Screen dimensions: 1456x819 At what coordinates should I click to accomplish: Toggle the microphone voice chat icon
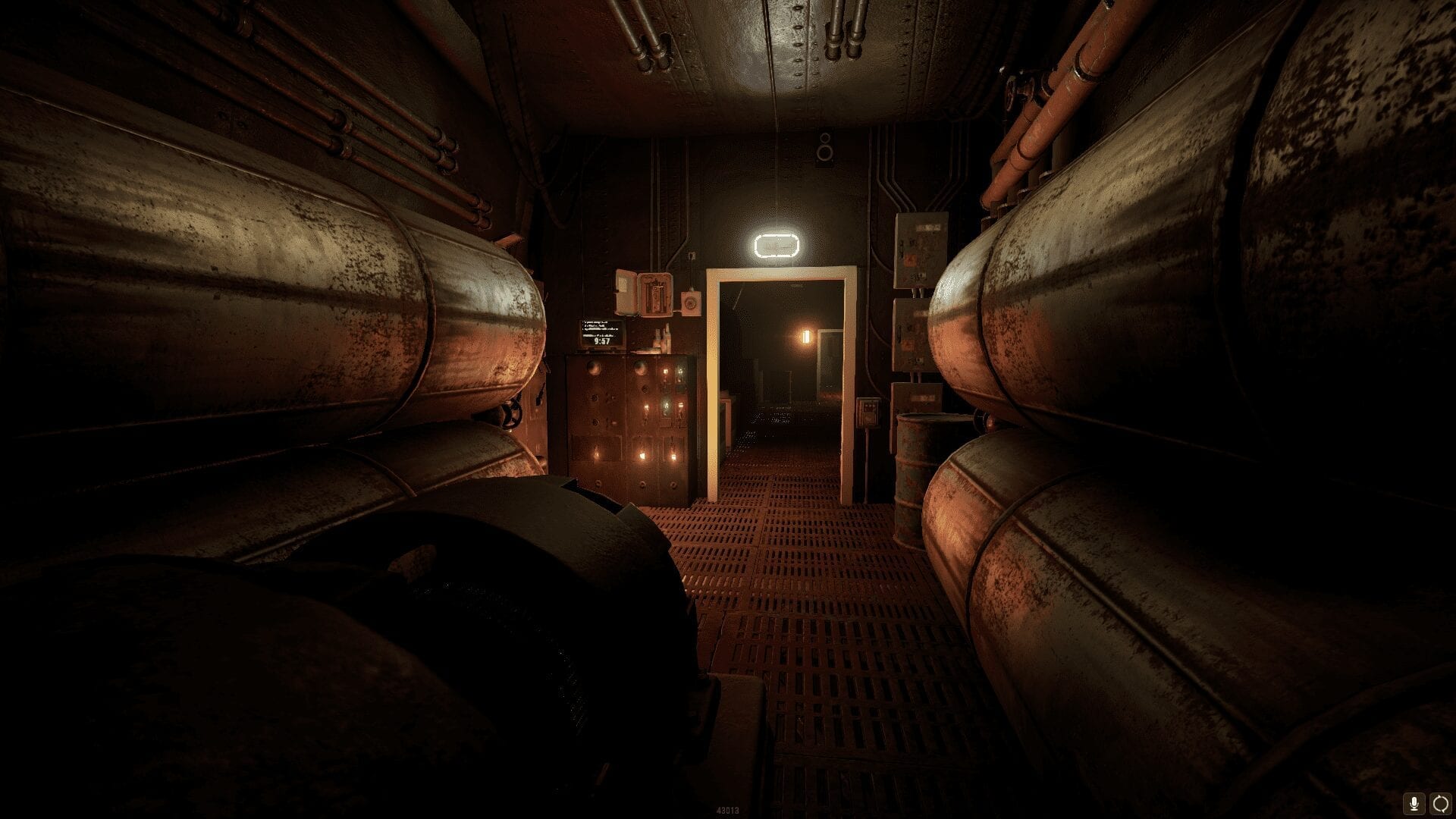(1414, 802)
